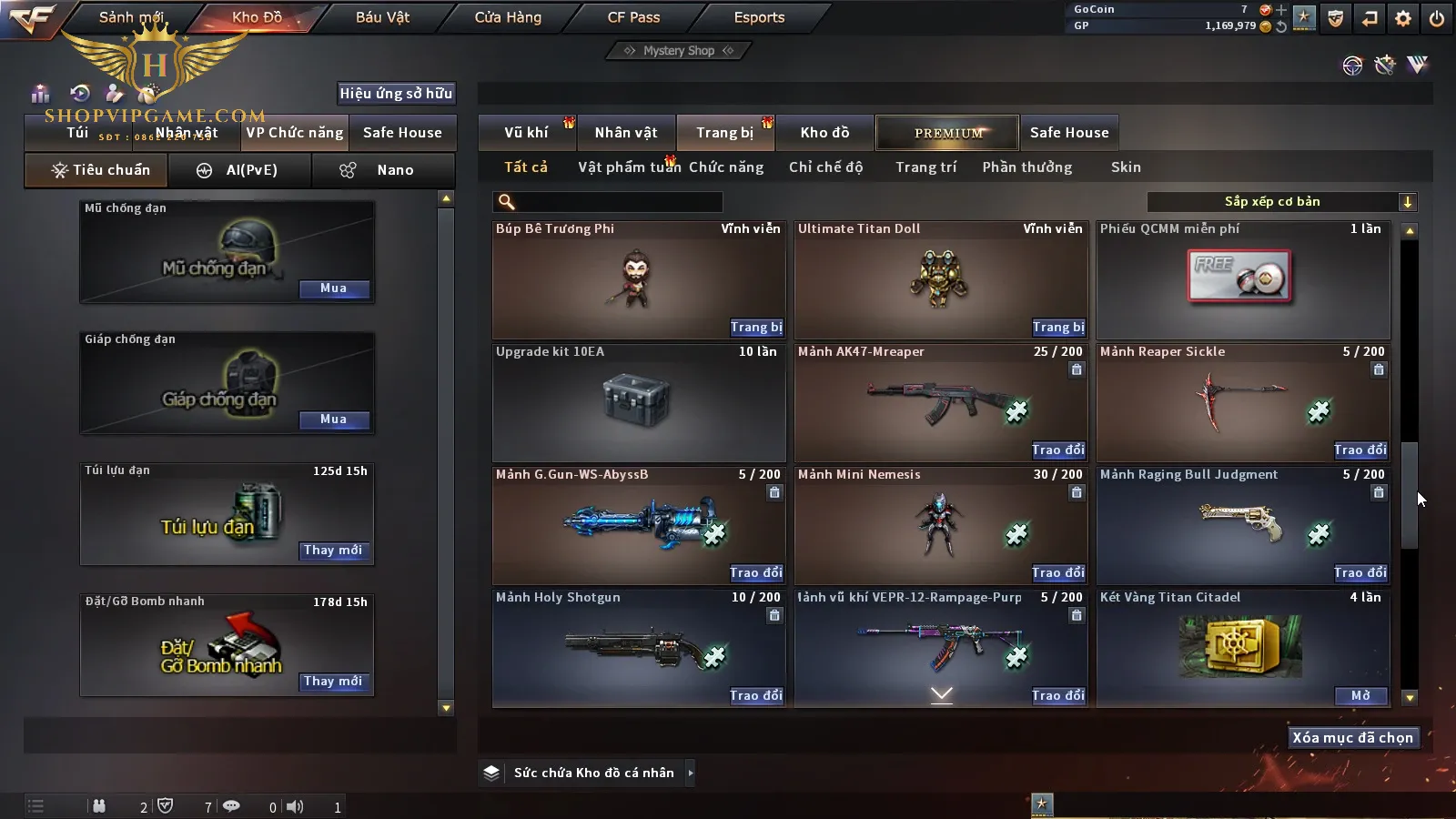Viewport: 1456px width, 819px height.
Task: Buy the Mũ chống đạn helmet
Action: pyautogui.click(x=333, y=288)
